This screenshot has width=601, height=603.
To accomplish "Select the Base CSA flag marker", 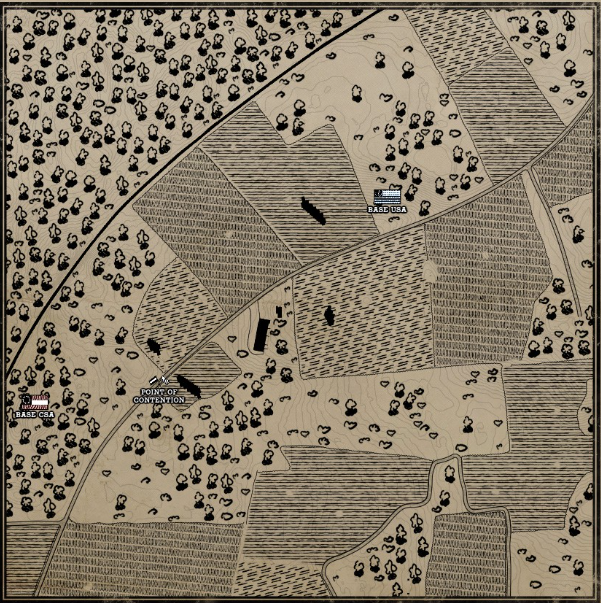I will [x=37, y=402].
